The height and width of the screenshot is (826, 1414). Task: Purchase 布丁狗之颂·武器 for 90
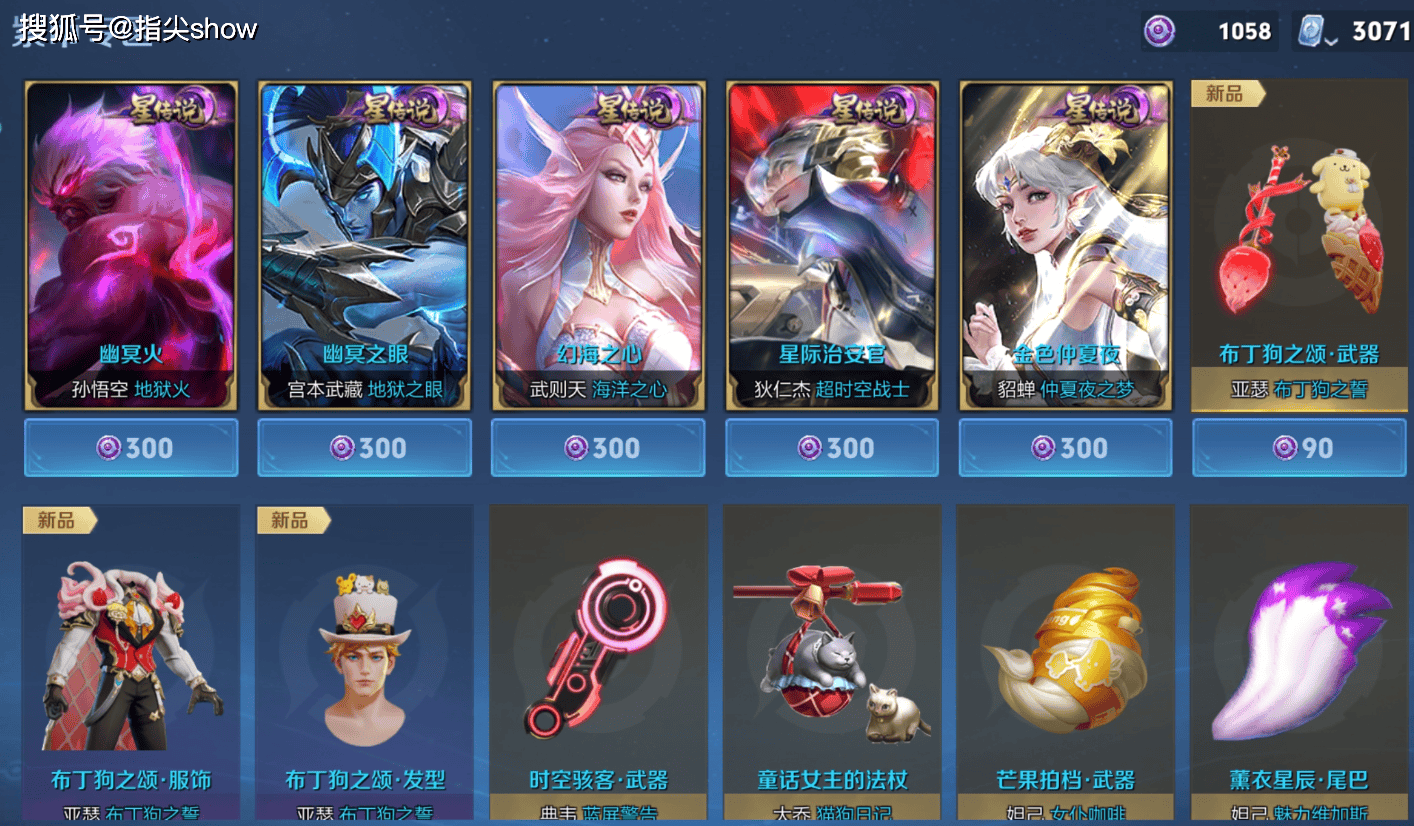click(x=1299, y=448)
